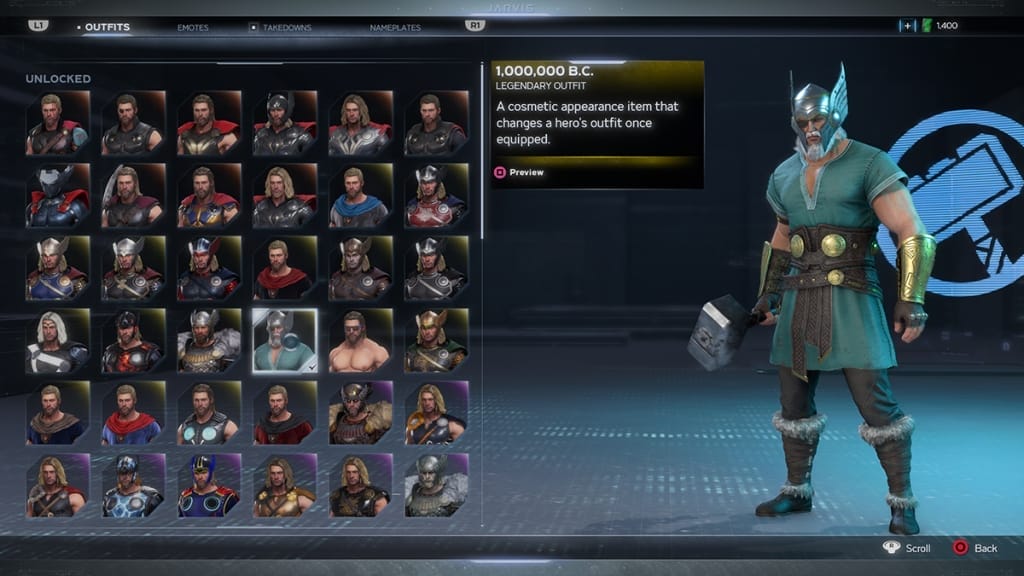The width and height of the screenshot is (1024, 576).
Task: Go to the Nameplates tab
Action: 395,27
